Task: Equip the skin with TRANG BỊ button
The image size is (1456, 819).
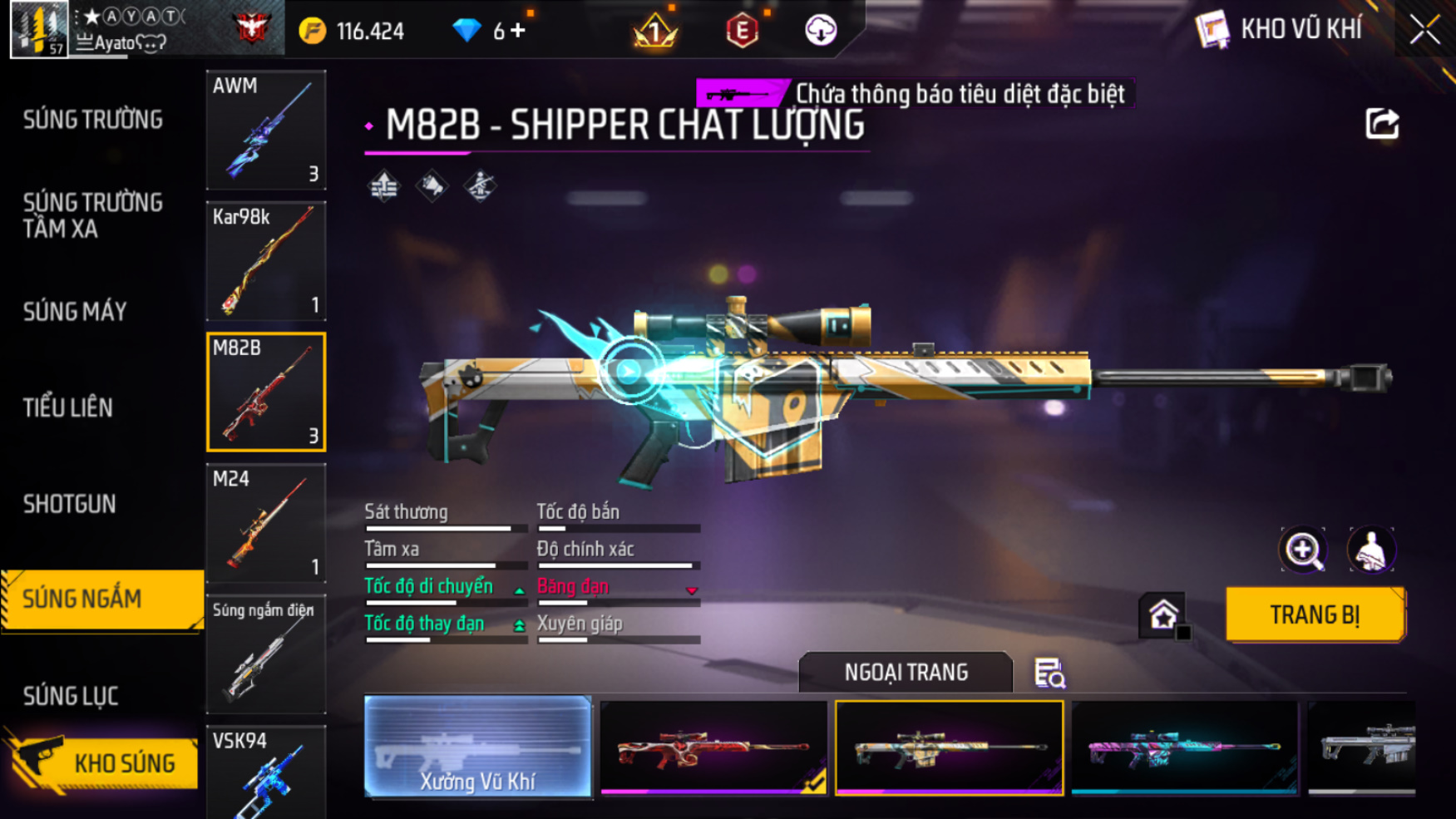Action: (x=1315, y=614)
